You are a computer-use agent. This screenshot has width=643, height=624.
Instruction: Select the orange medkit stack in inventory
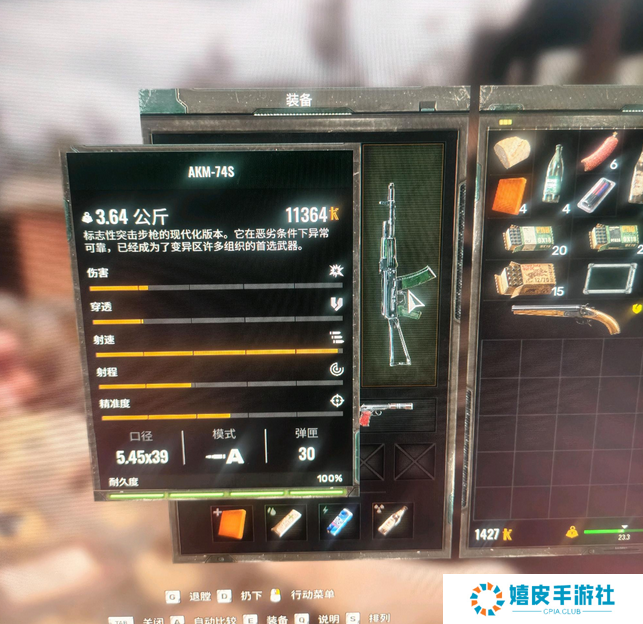(x=510, y=194)
